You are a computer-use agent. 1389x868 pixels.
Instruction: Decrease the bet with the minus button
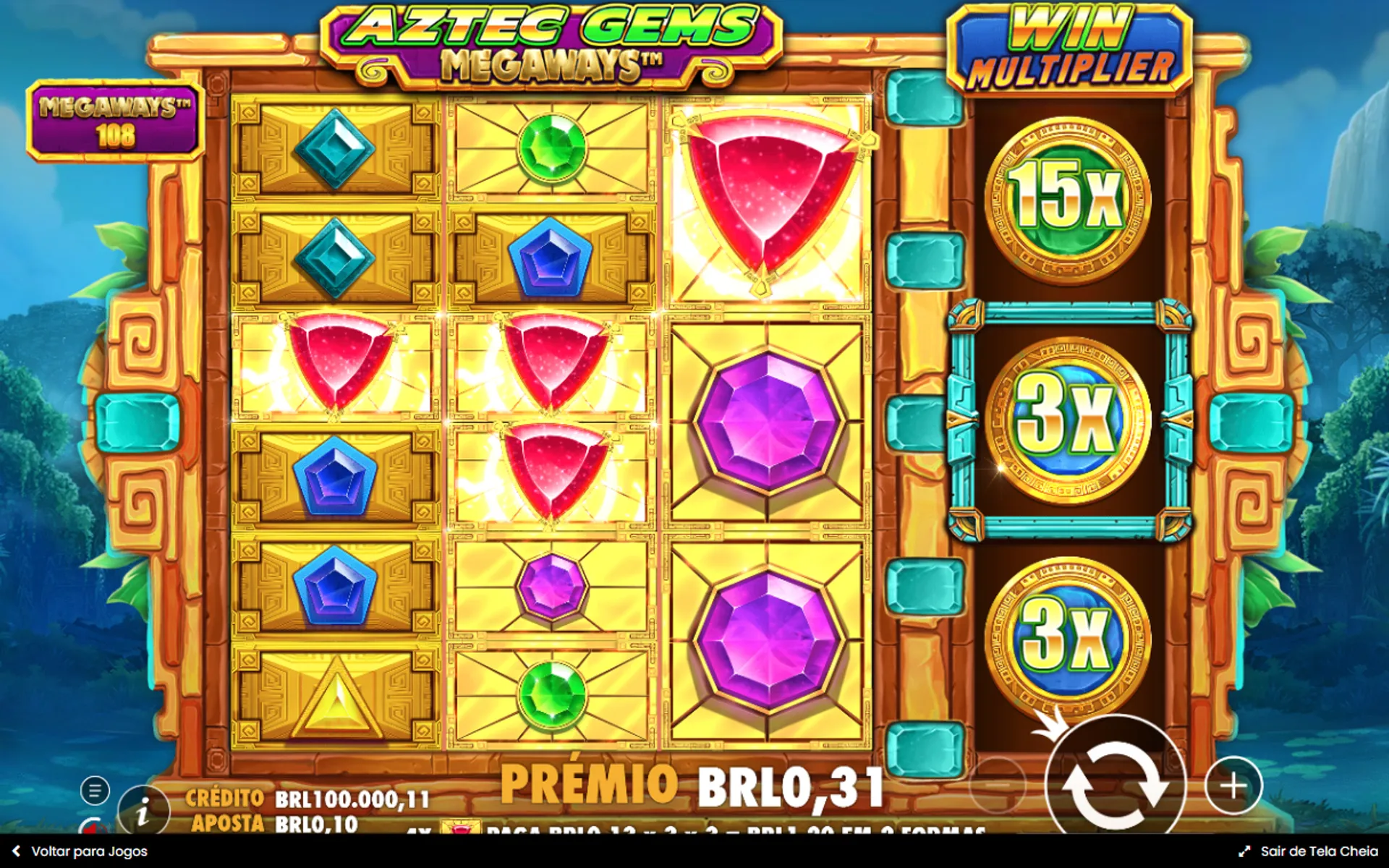[997, 786]
